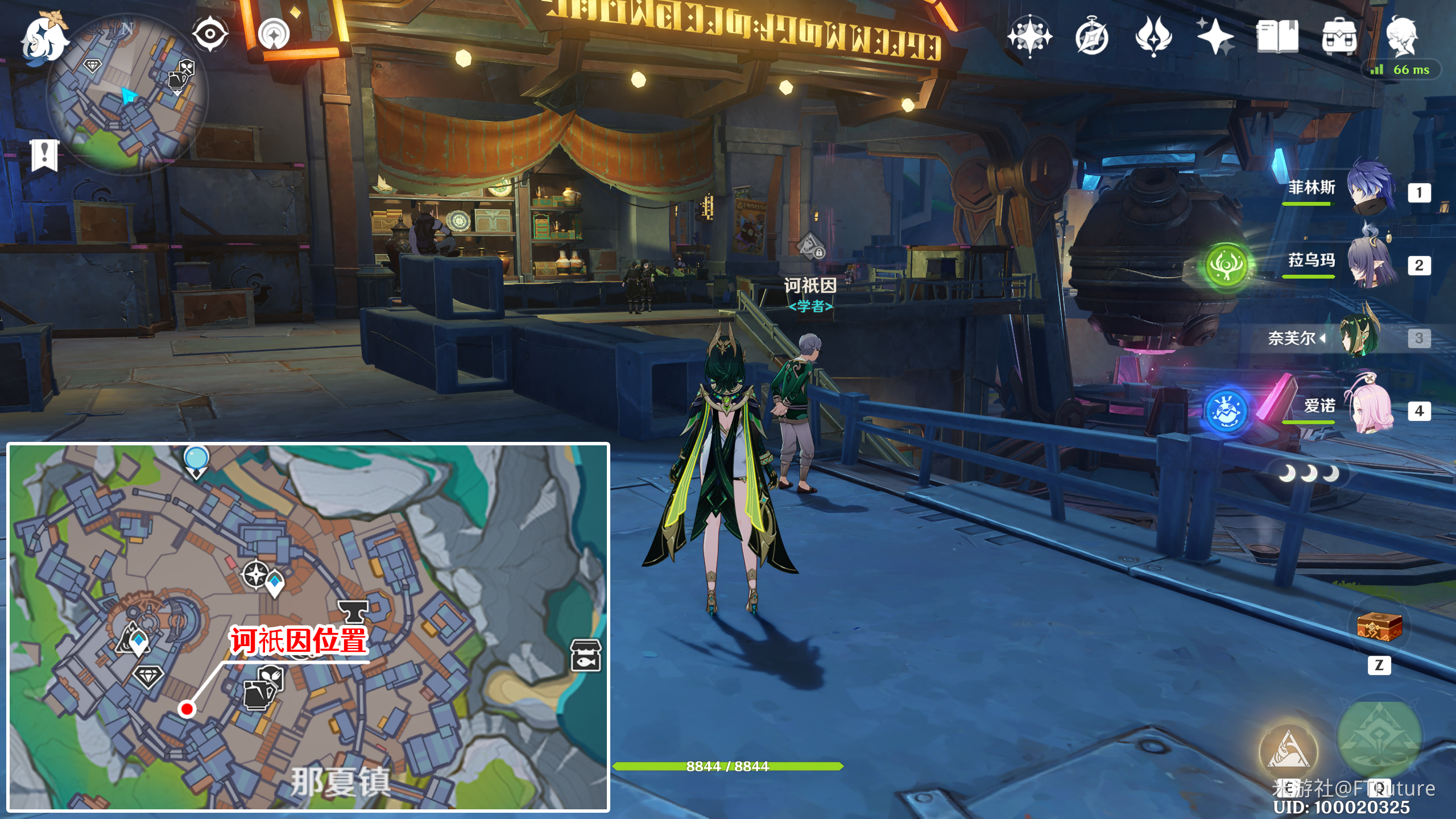Viewport: 1456px width, 819px height.
Task: Trigger 菈乌玛's green elemental burst icon
Action: (1226, 265)
